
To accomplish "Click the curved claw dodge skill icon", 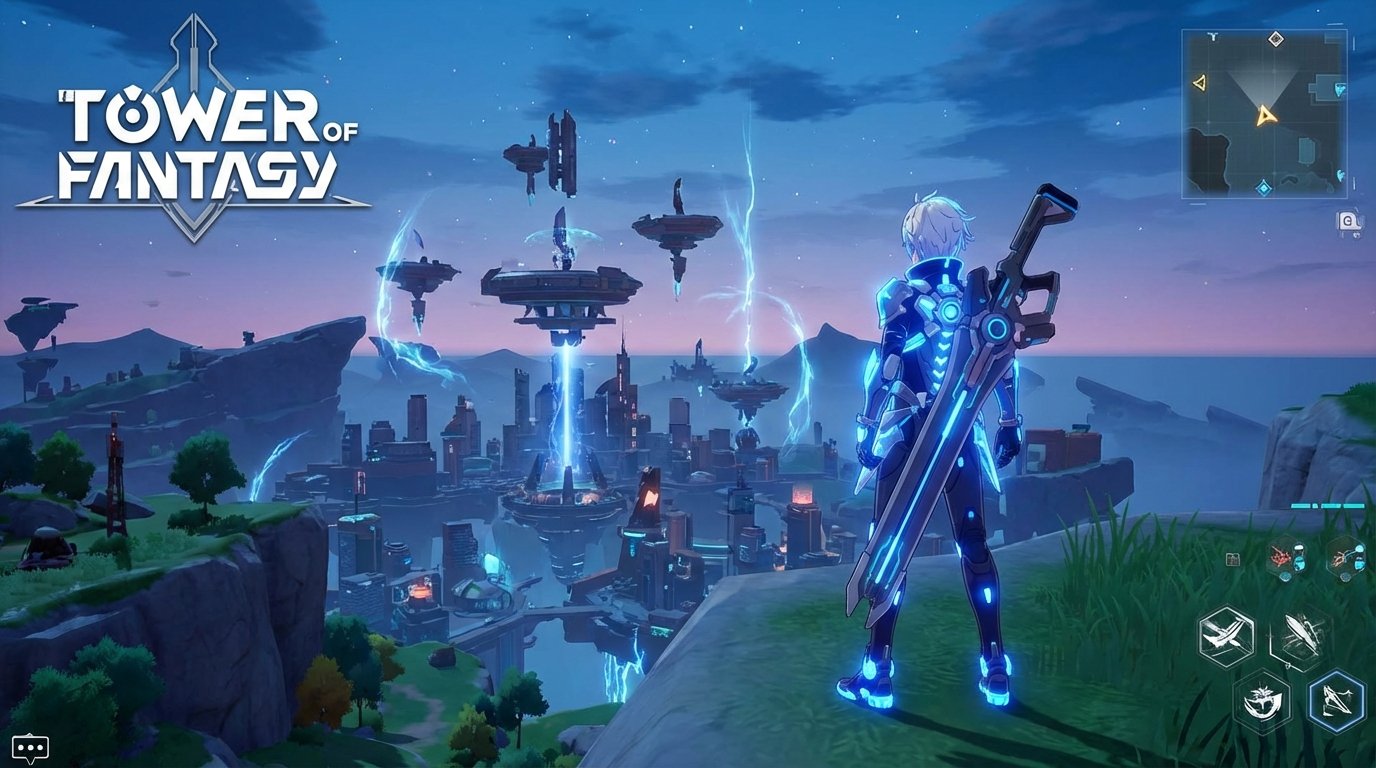I will 1262,701.
